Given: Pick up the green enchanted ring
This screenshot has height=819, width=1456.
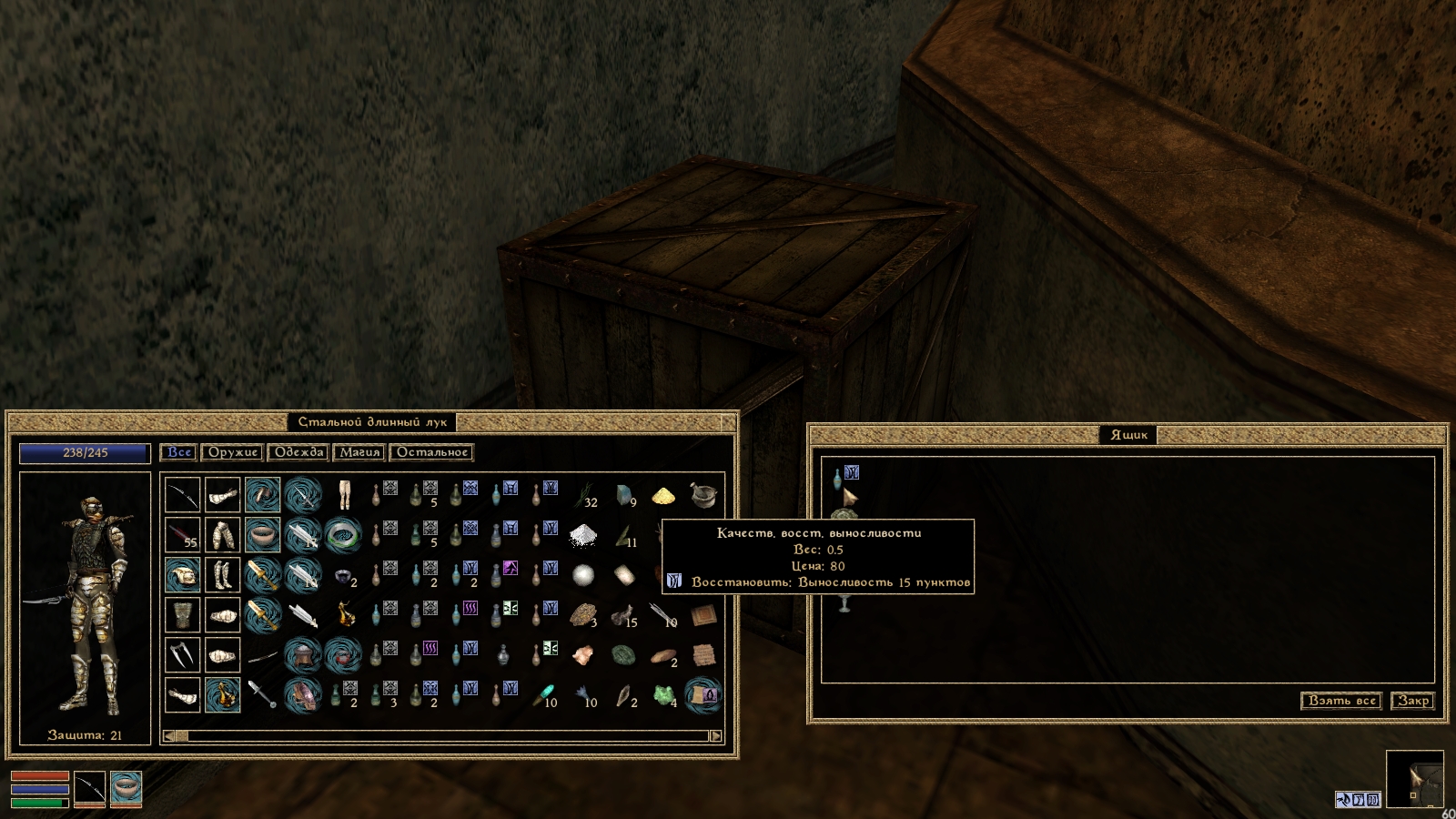Looking at the screenshot, I should (343, 535).
